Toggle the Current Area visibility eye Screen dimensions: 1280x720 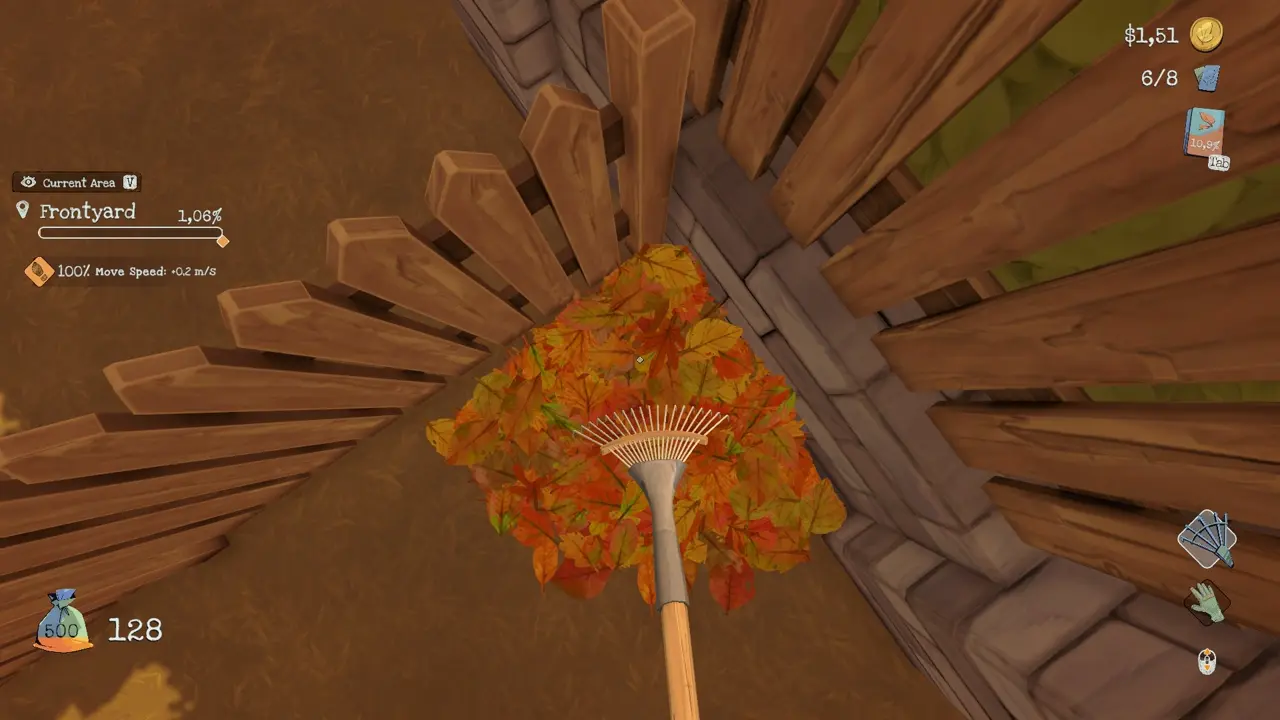28,182
